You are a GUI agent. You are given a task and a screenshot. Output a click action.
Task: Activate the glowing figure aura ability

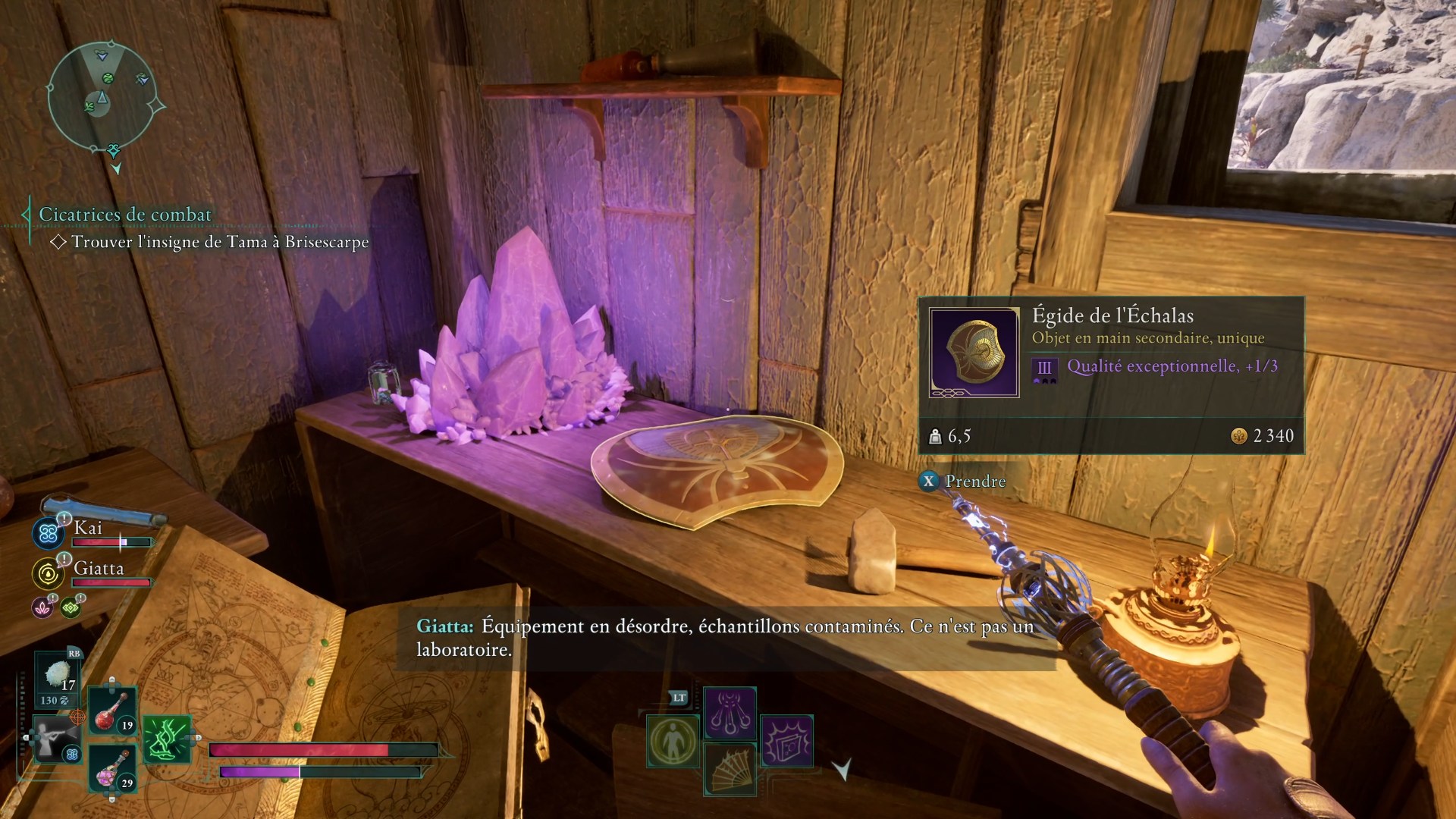coord(673,741)
